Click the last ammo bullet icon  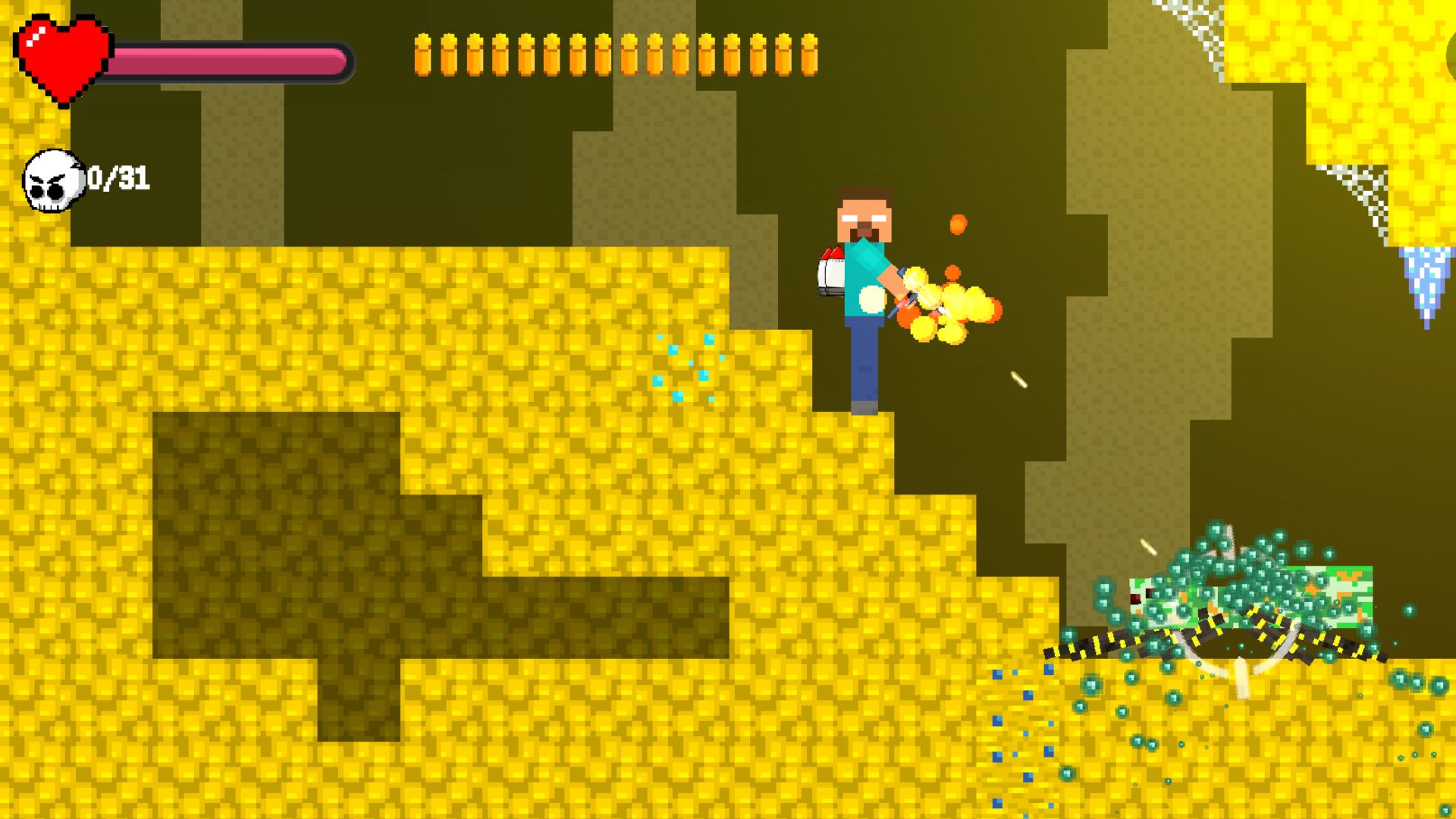tap(808, 57)
